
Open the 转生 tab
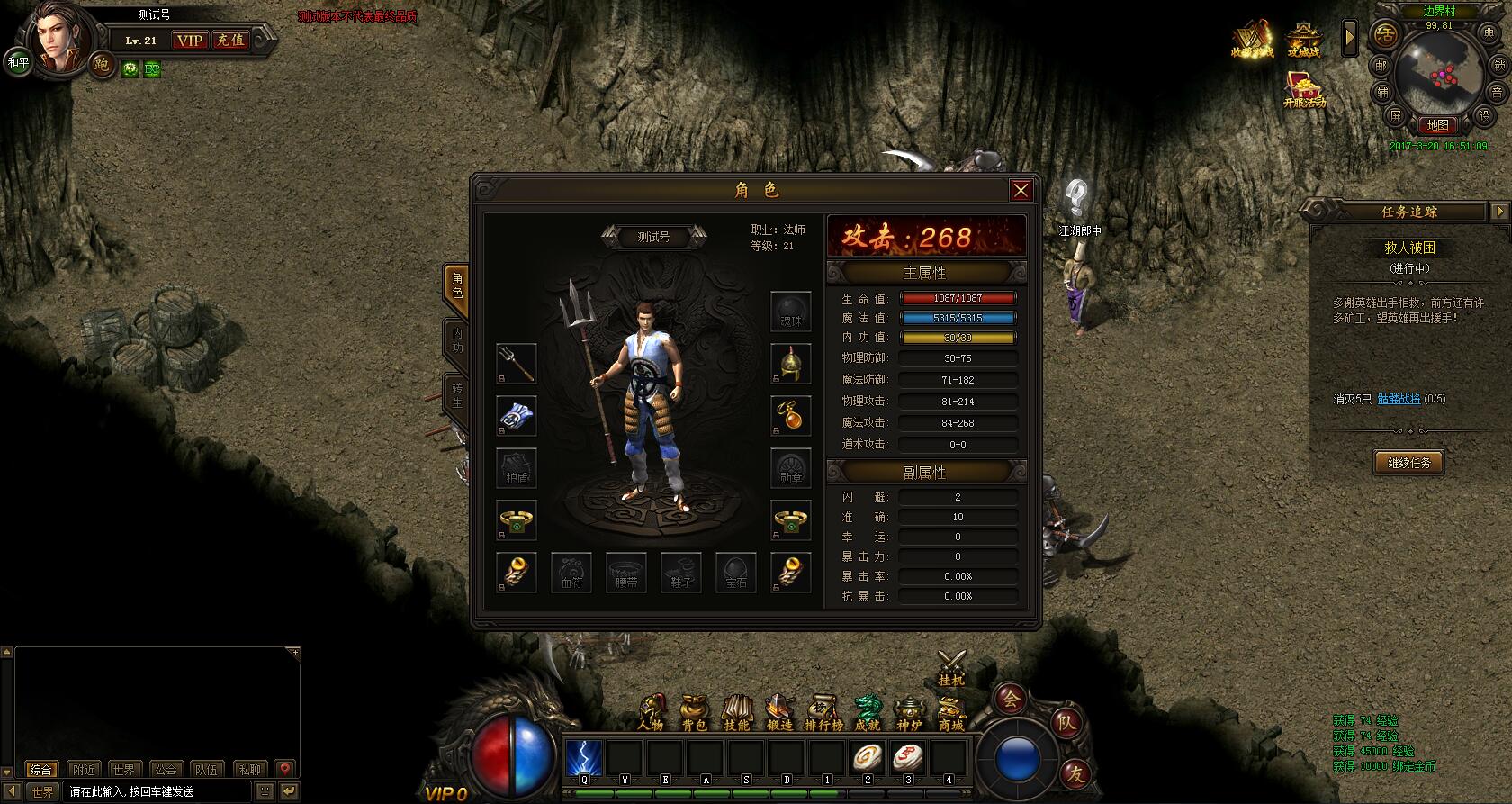pyautogui.click(x=457, y=395)
